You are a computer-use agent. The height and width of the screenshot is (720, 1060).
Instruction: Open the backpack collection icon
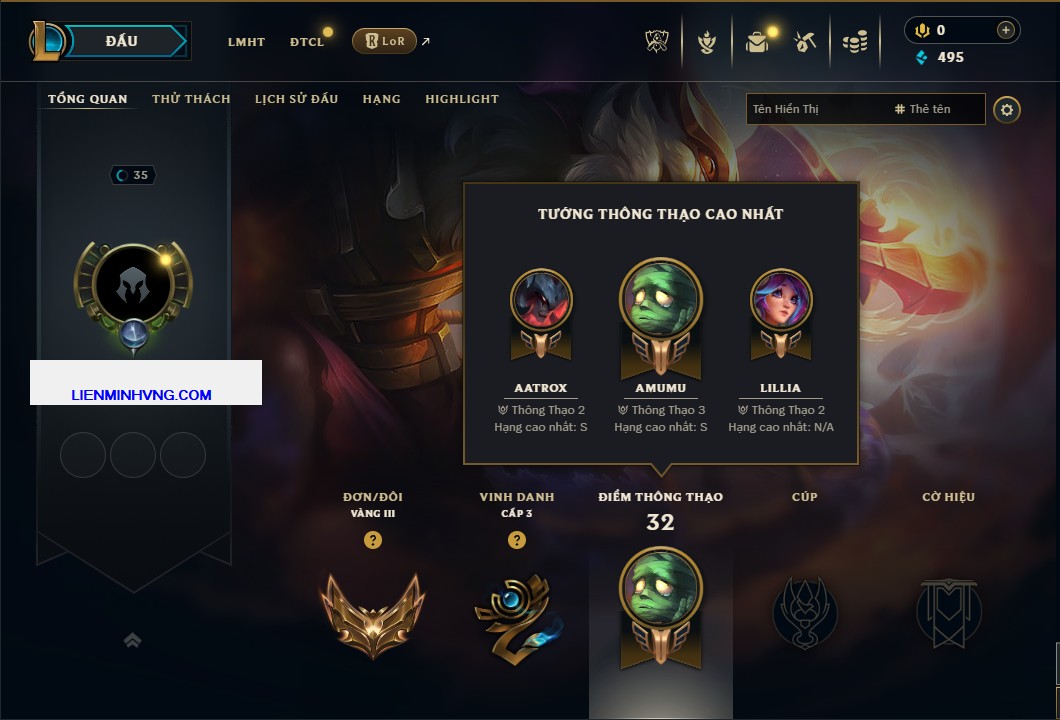coord(757,42)
